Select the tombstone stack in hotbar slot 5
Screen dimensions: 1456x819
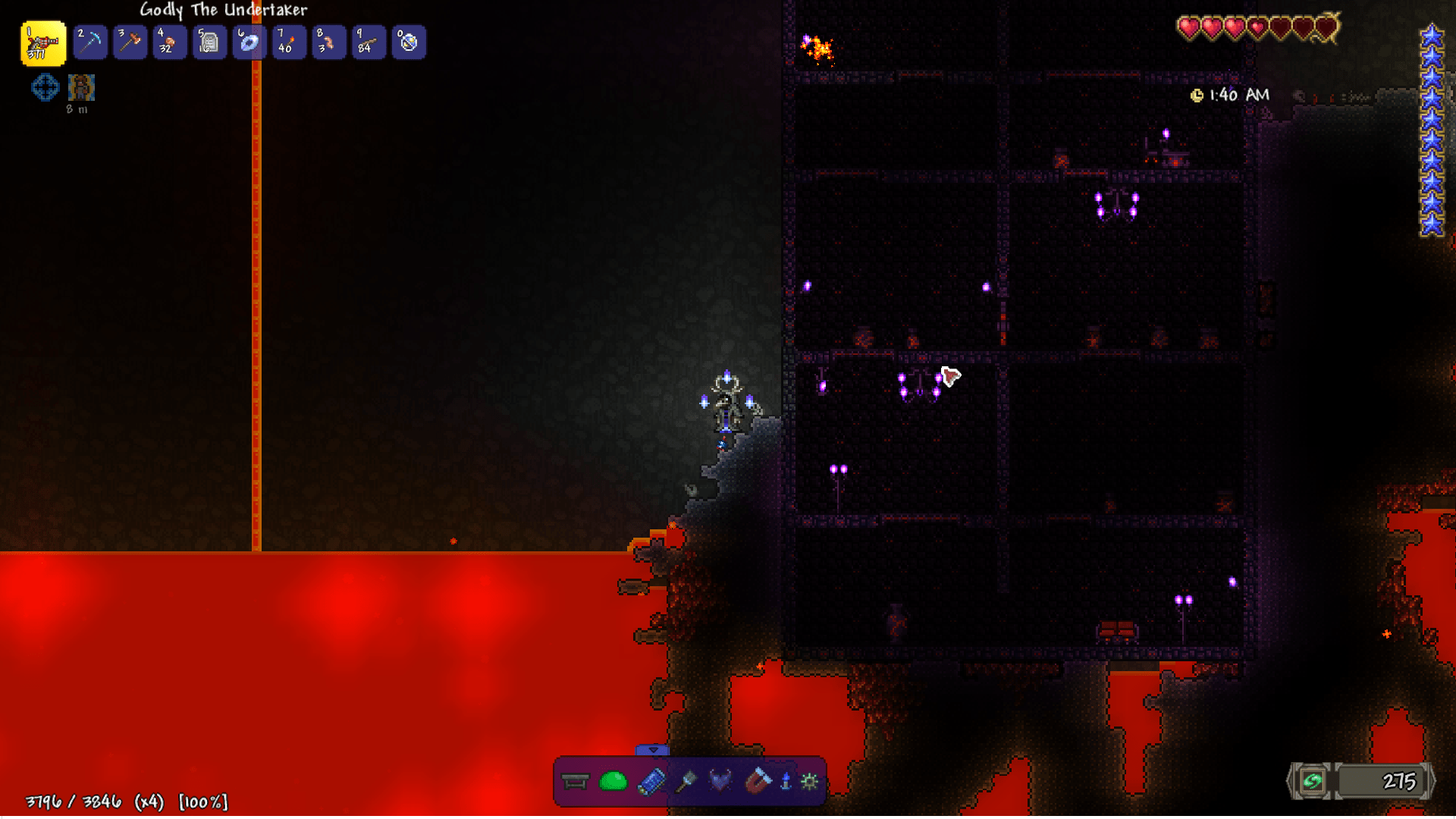coord(209,42)
